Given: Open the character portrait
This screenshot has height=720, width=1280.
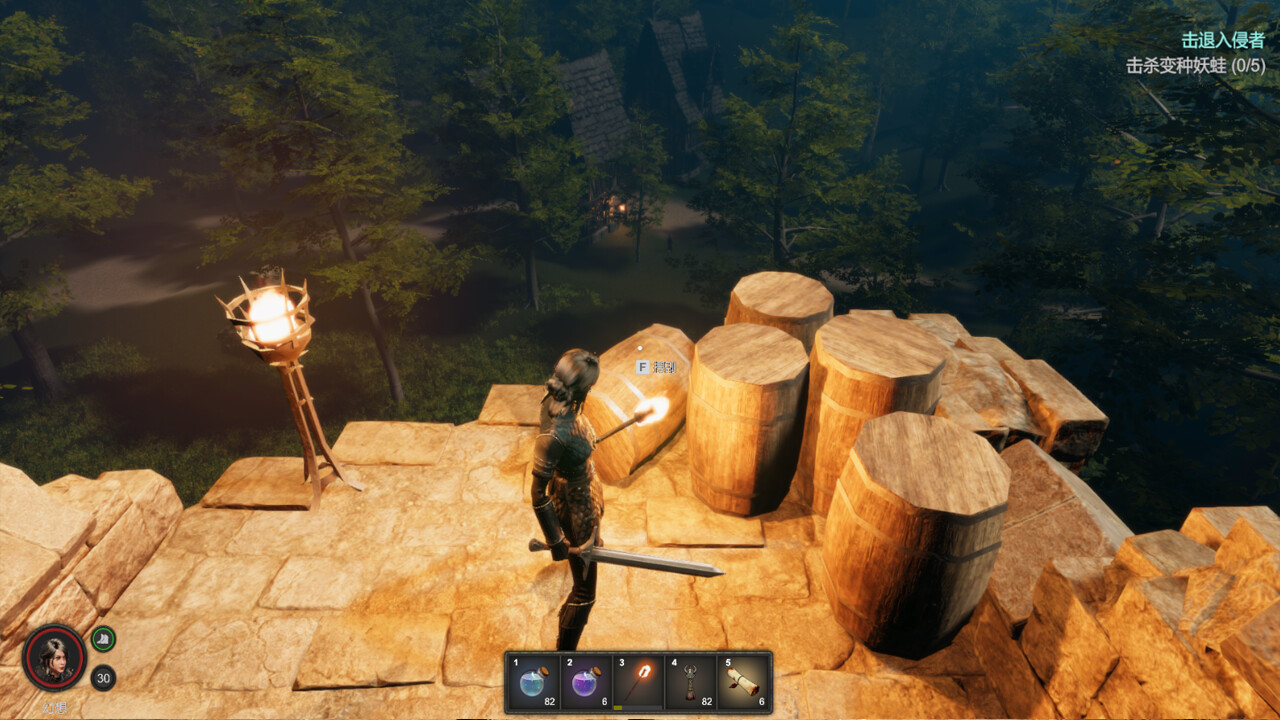Looking at the screenshot, I should pyautogui.click(x=55, y=658).
